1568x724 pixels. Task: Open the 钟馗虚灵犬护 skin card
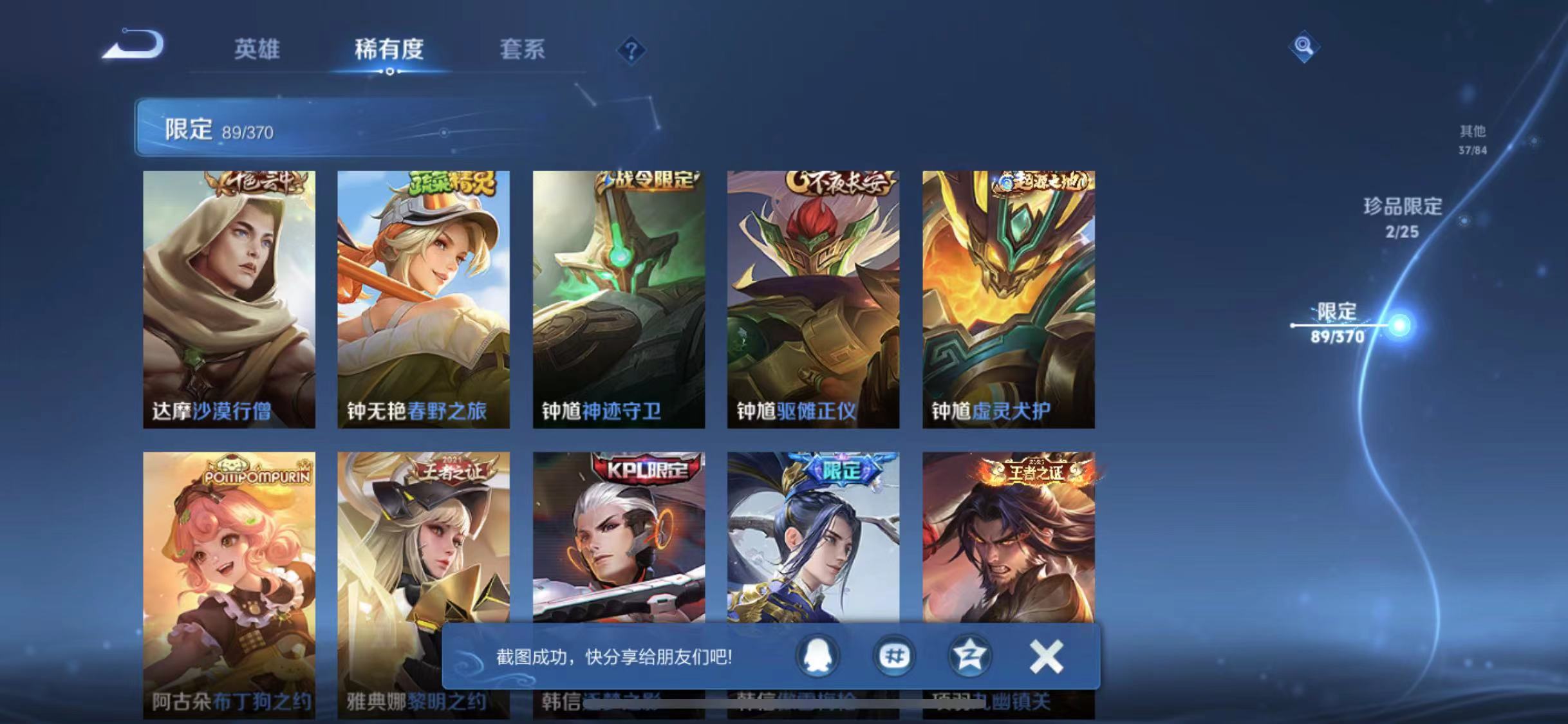point(1007,296)
